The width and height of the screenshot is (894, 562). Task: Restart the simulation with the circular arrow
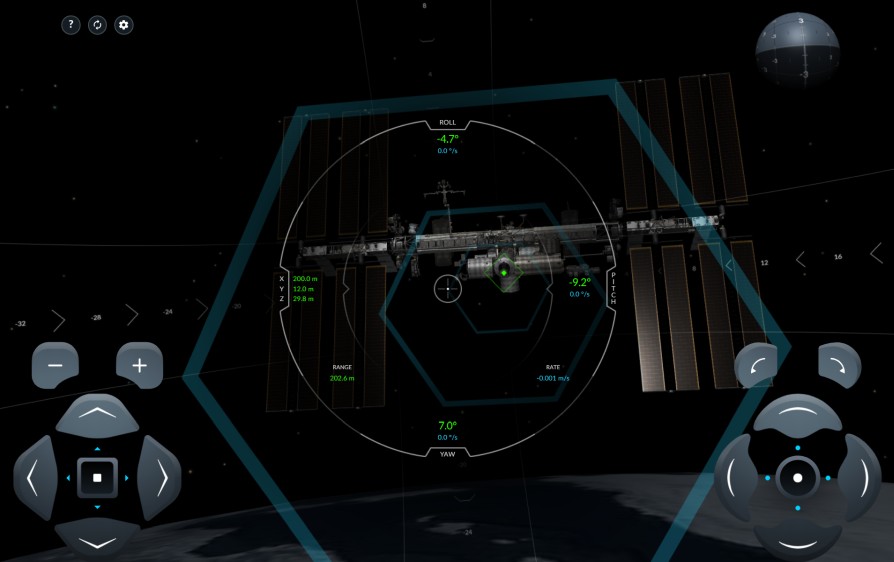tap(97, 25)
